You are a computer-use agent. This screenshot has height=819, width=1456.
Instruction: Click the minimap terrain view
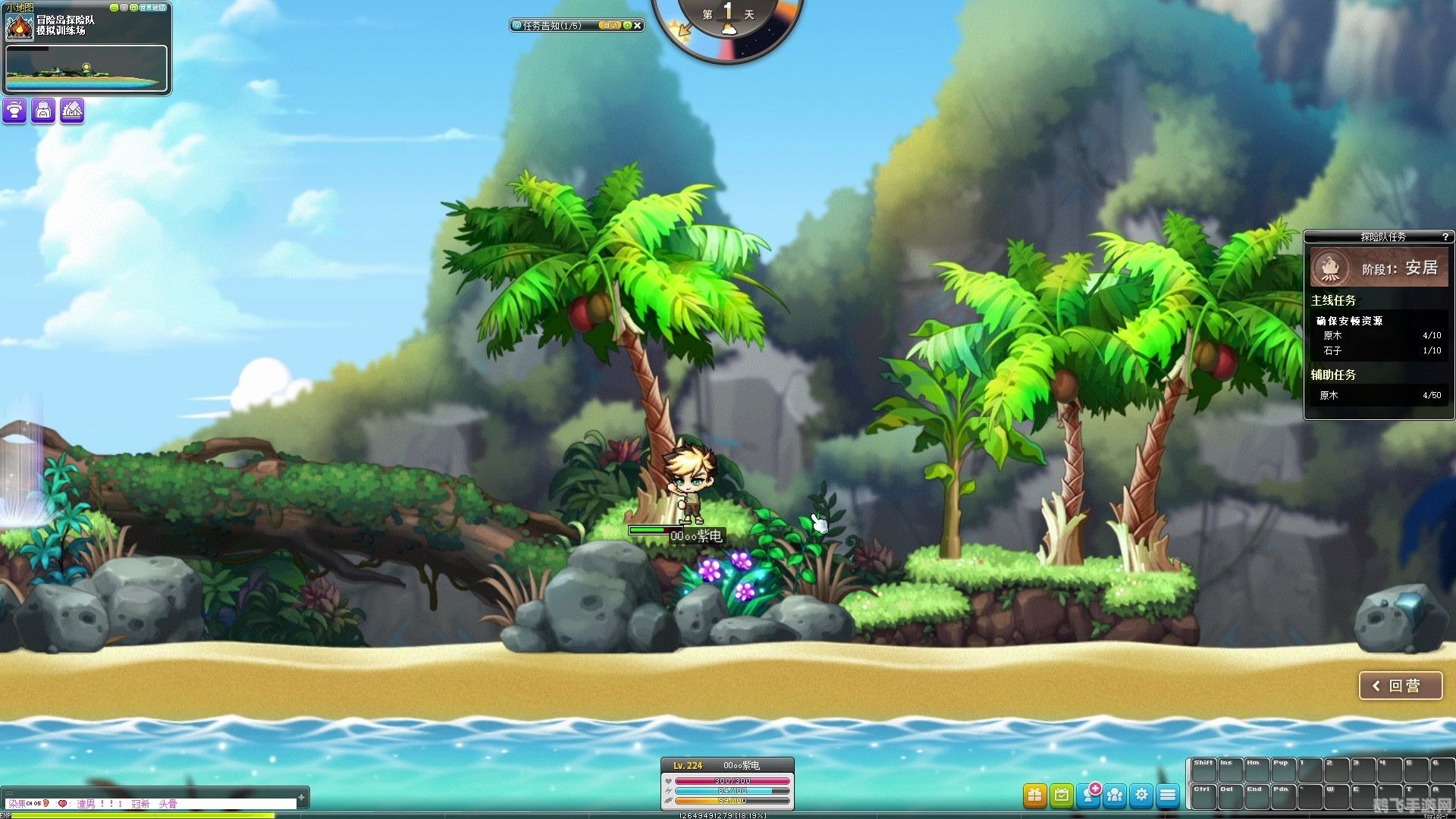(x=86, y=68)
